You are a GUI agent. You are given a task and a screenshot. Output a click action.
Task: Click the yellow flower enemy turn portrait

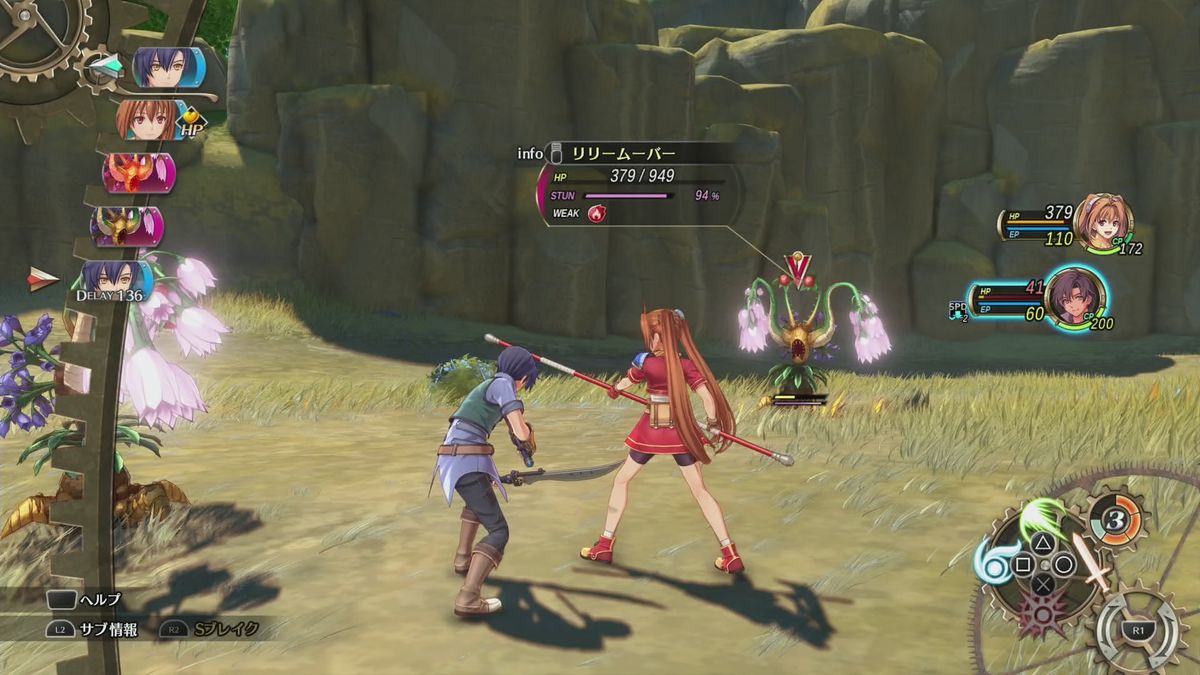(x=127, y=227)
